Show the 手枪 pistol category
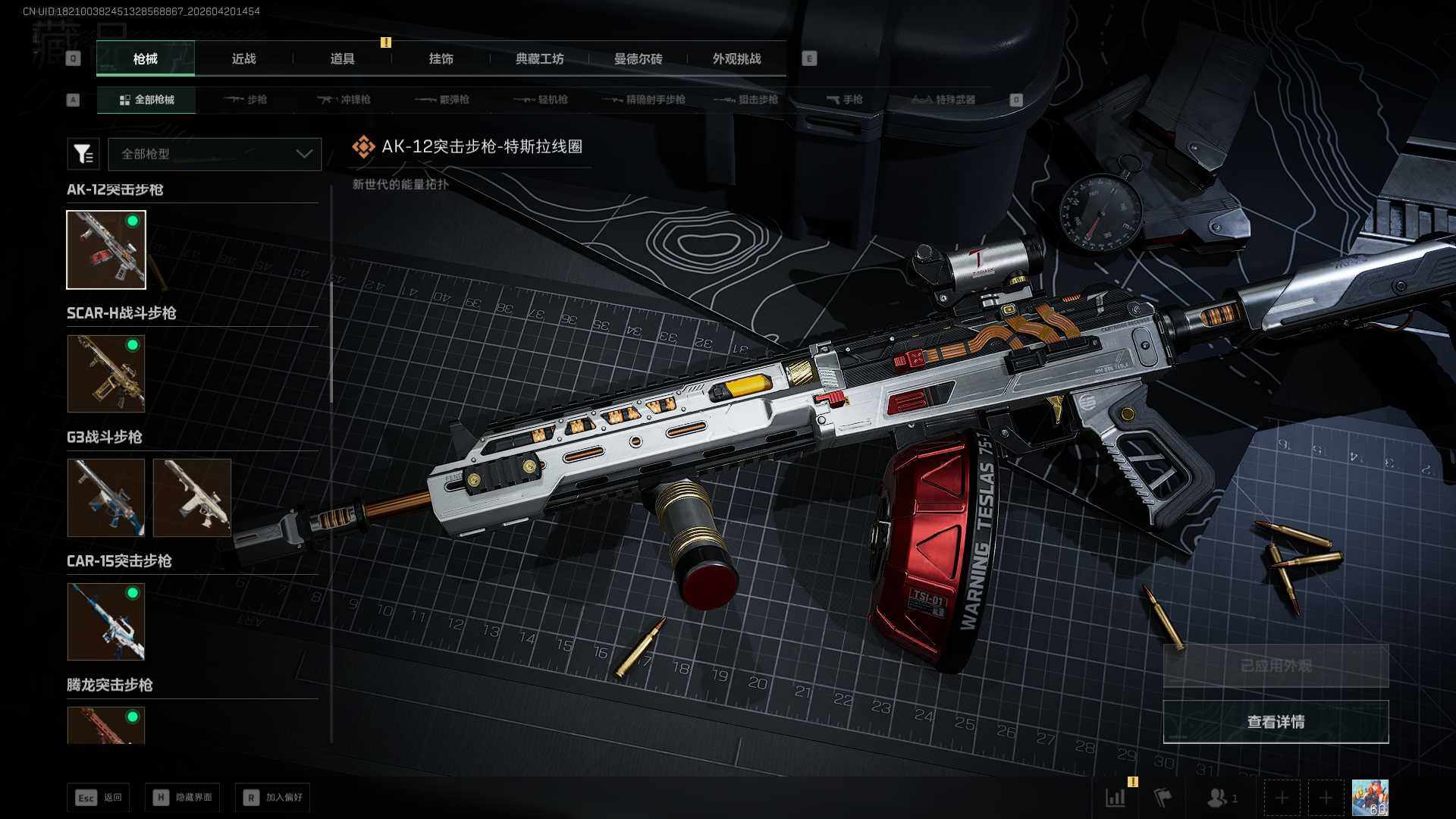1456x819 pixels. 844,99
